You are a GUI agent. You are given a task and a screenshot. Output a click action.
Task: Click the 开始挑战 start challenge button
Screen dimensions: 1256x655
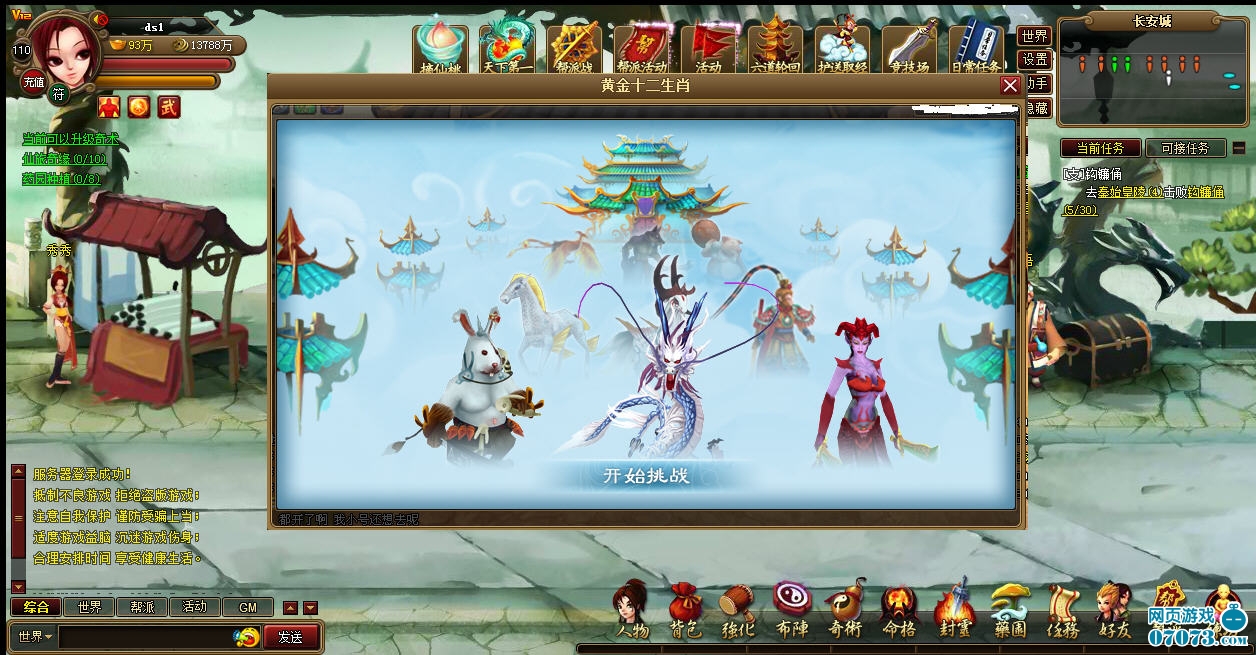(x=646, y=475)
